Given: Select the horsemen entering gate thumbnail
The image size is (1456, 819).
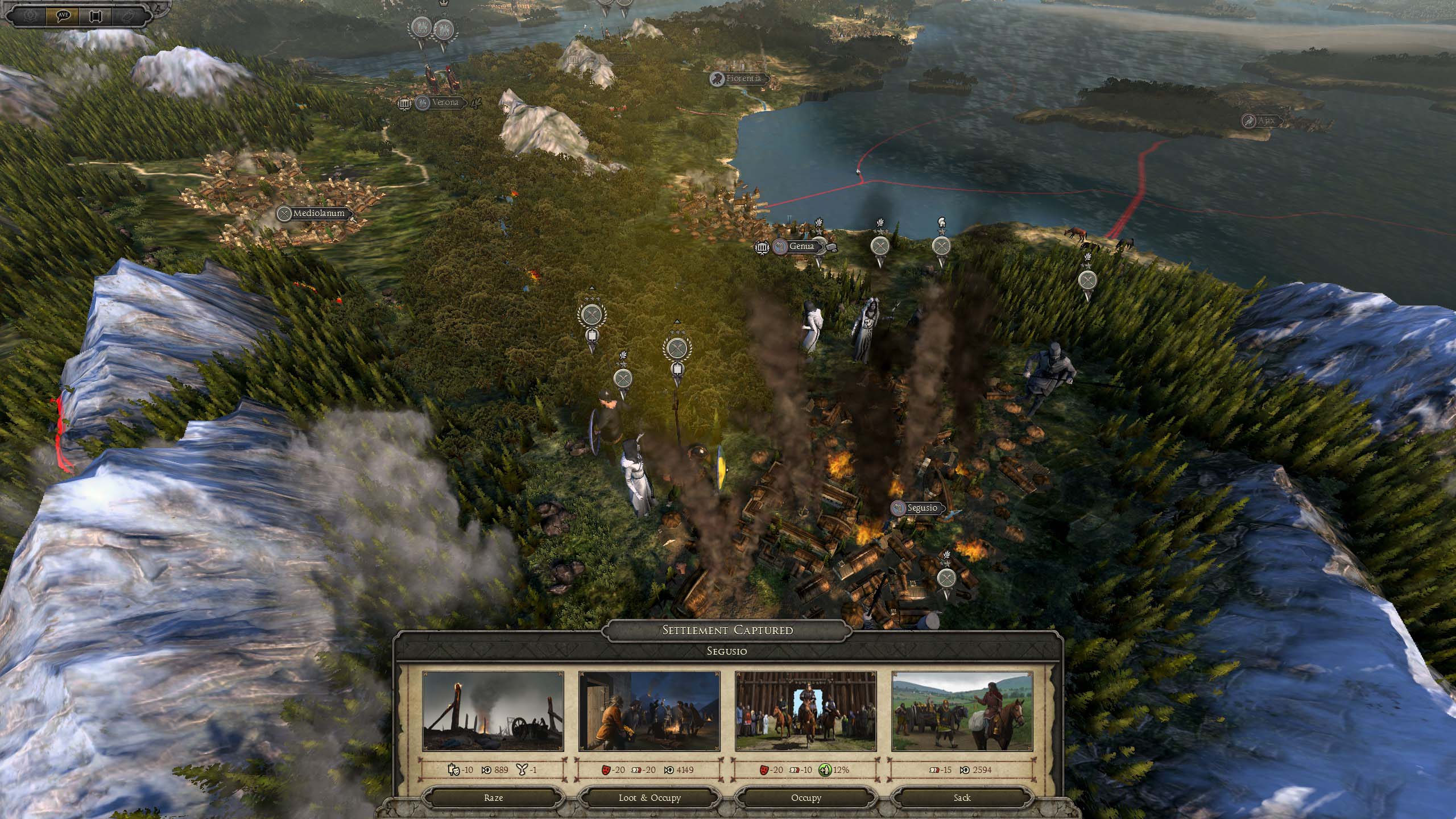Looking at the screenshot, I should [805, 712].
